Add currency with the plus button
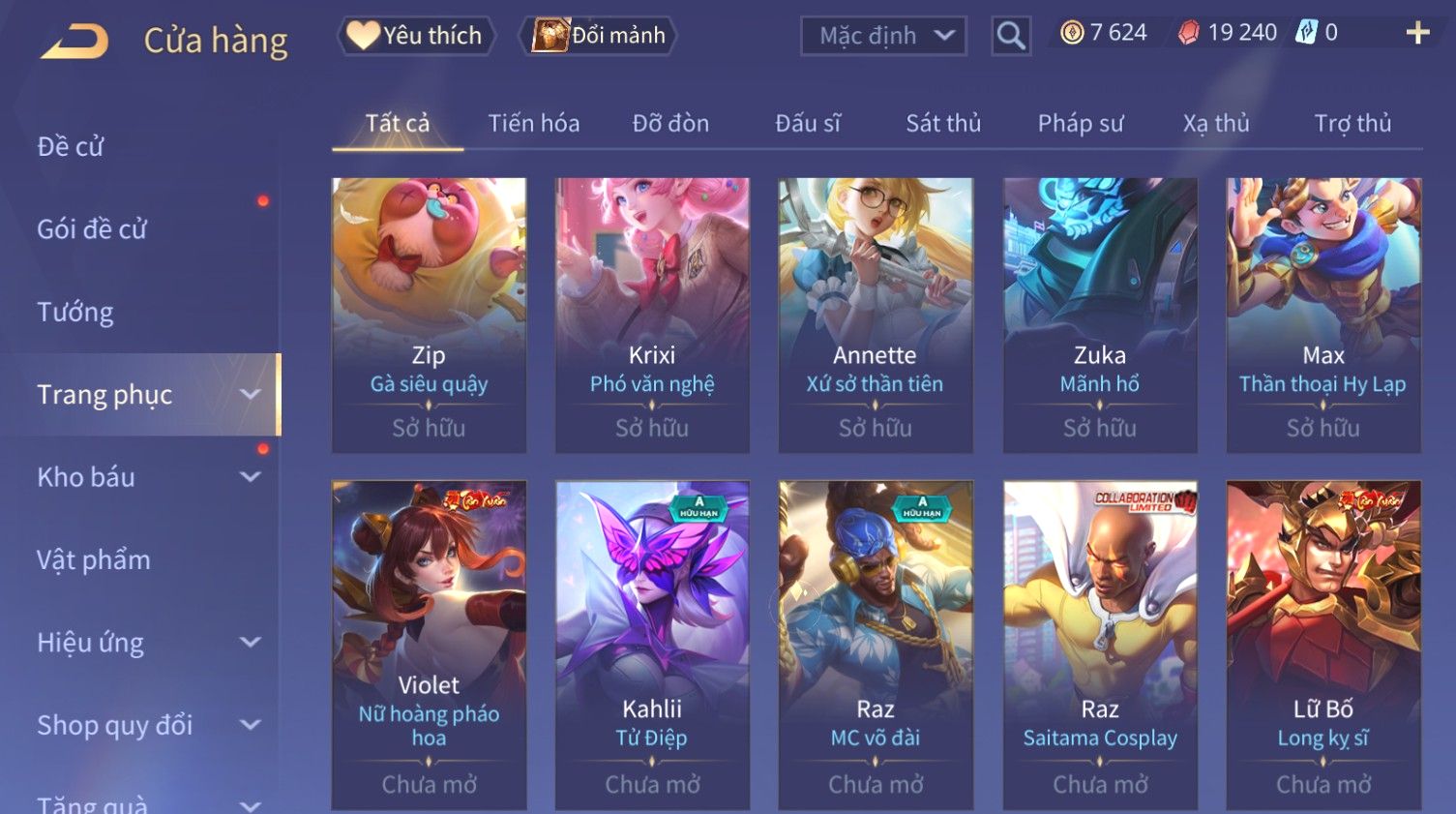Viewport: 1456px width, 814px height. click(x=1417, y=34)
